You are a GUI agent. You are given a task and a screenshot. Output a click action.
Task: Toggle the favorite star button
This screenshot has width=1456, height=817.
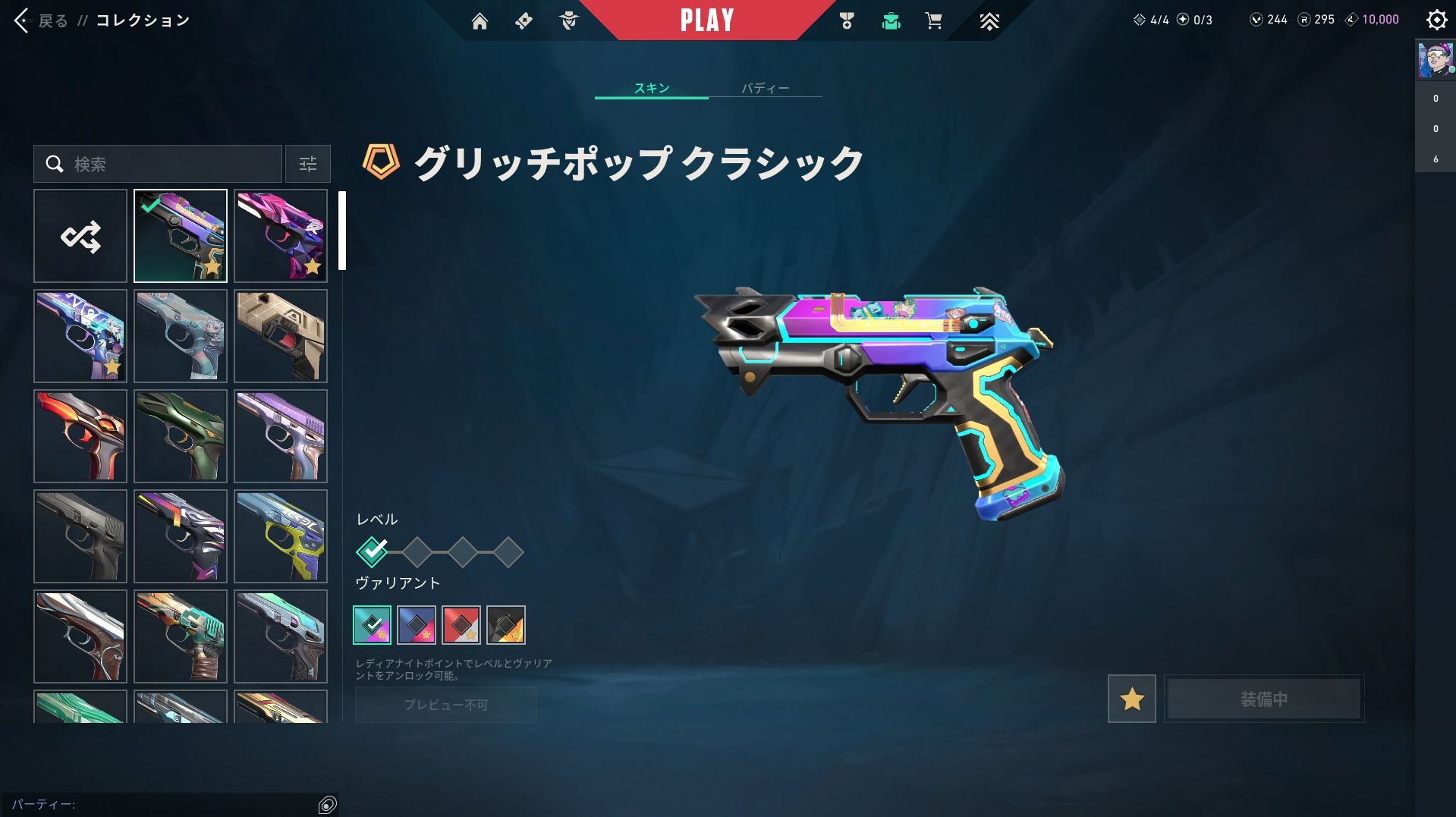pos(1131,699)
